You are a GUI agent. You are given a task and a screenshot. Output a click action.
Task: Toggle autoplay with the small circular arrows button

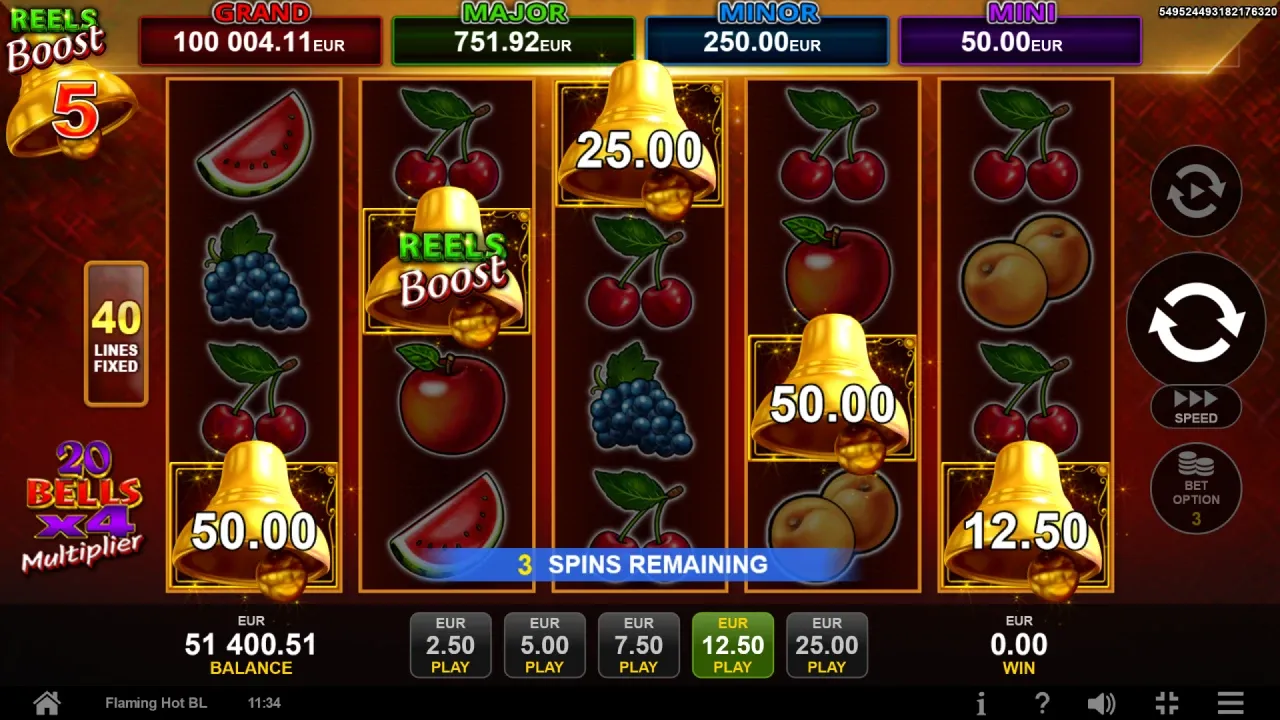[x=1196, y=191]
